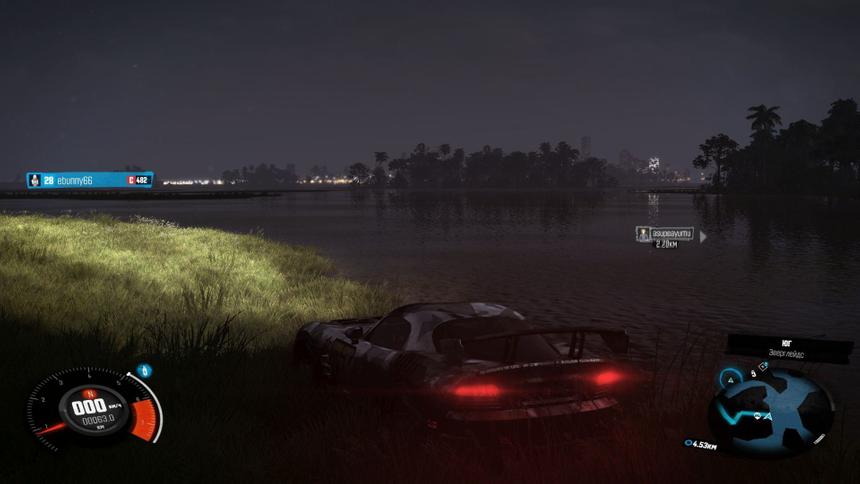Viewport: 860px width, 484px height.
Task: Select the ebunny66 player tag
Action: click(90, 180)
